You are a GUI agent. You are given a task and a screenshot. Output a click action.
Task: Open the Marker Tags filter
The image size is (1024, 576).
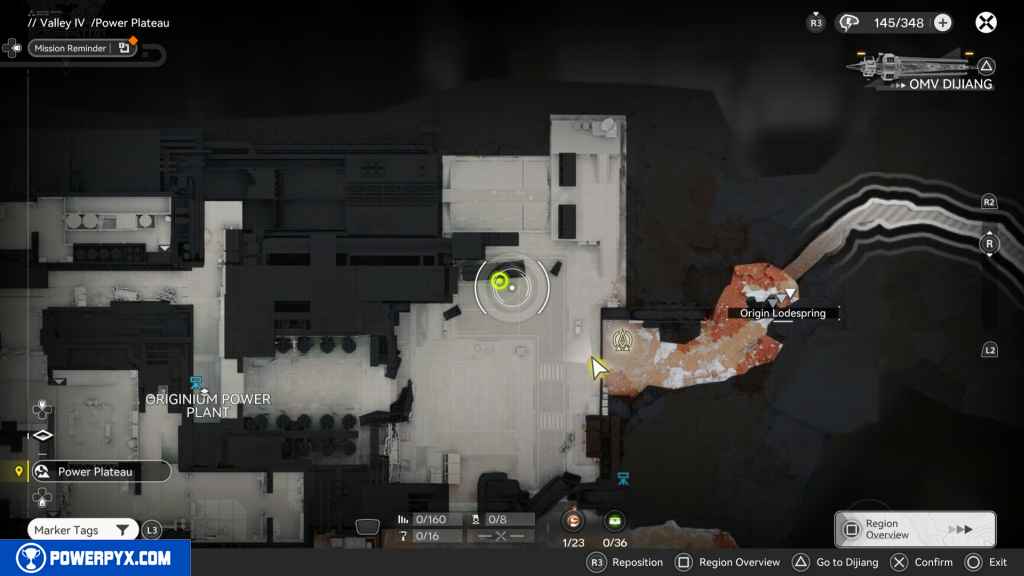82,530
